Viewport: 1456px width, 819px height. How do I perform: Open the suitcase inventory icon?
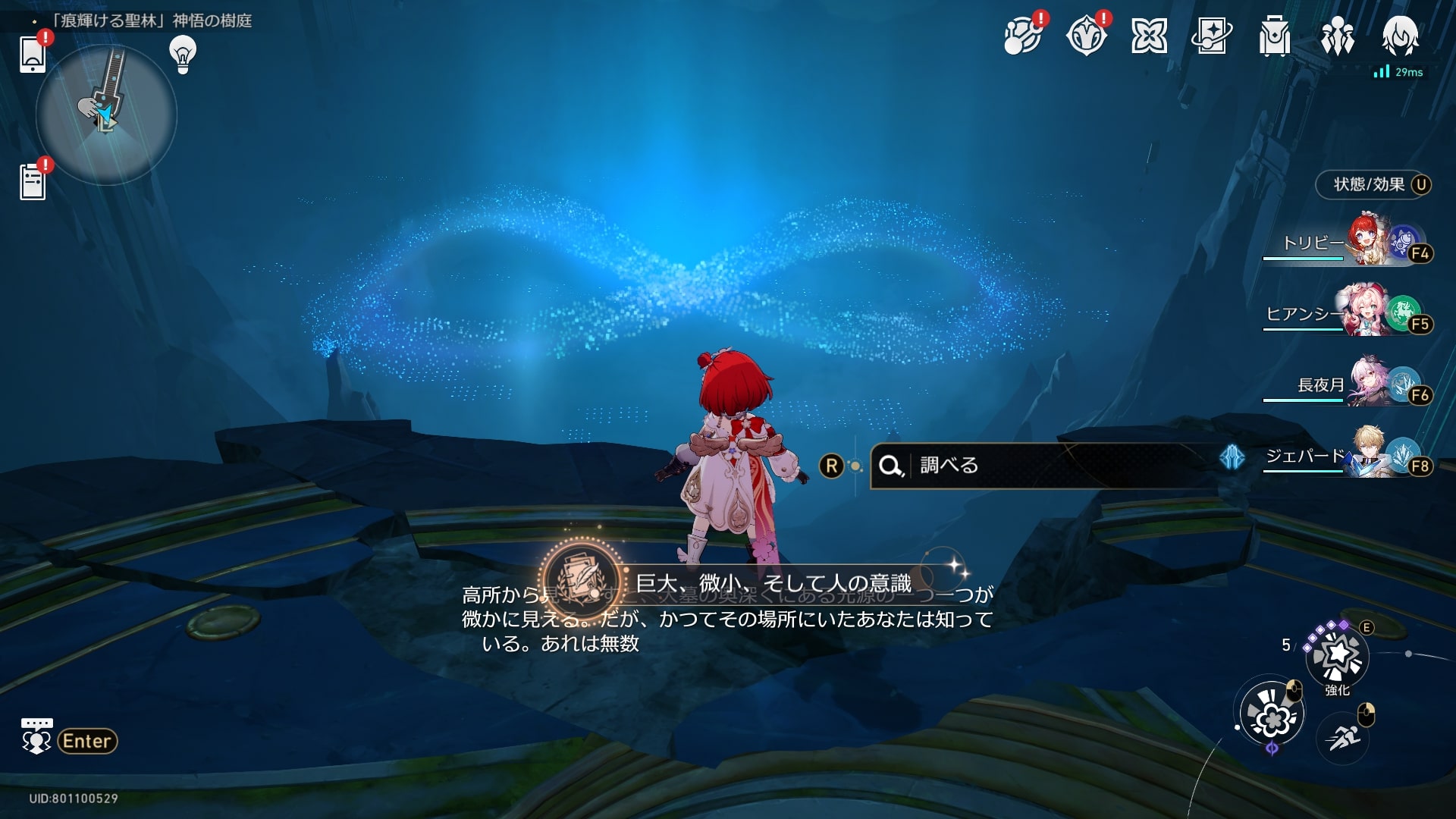click(1274, 36)
